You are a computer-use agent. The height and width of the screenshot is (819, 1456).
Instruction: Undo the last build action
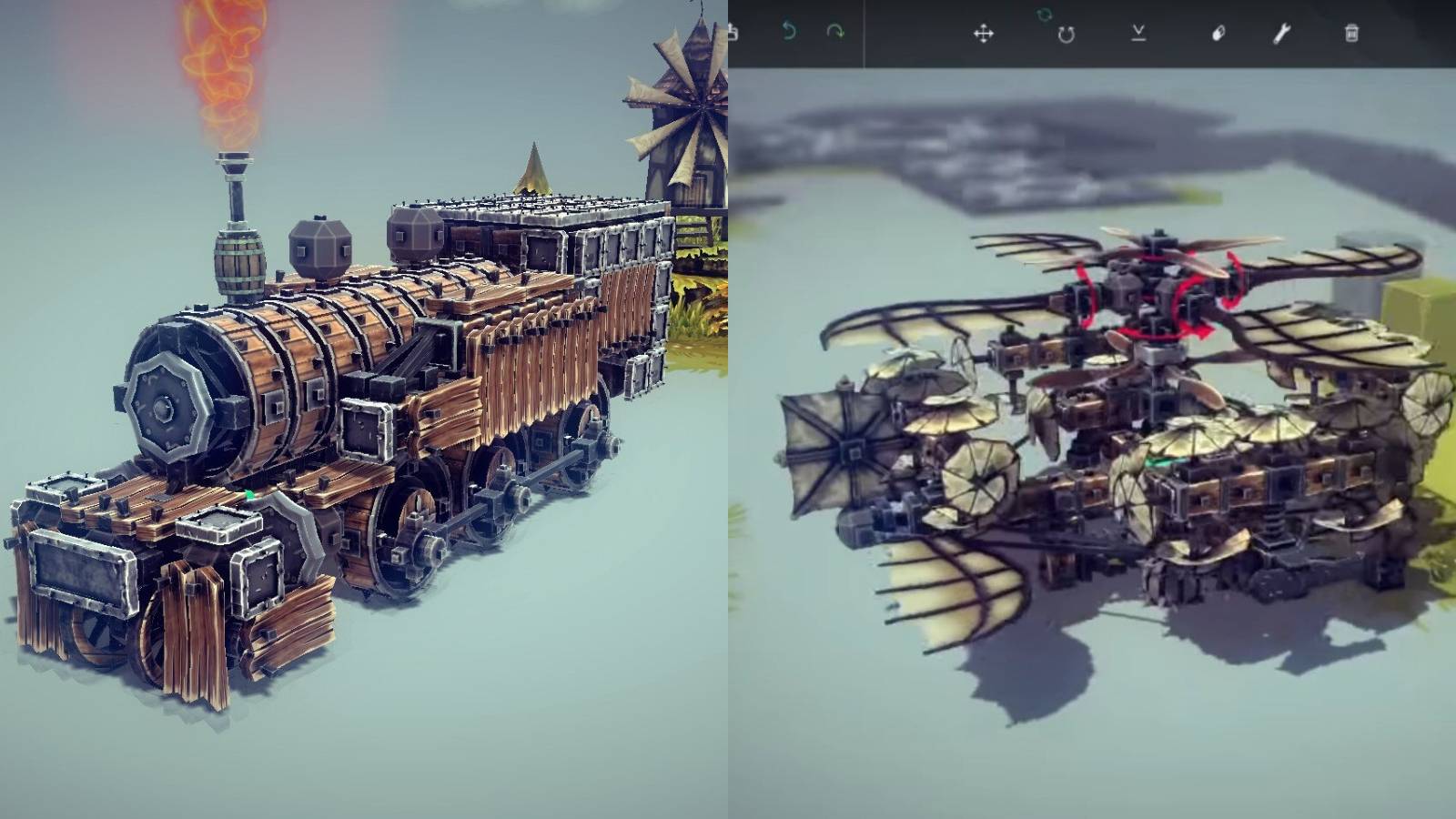(790, 32)
